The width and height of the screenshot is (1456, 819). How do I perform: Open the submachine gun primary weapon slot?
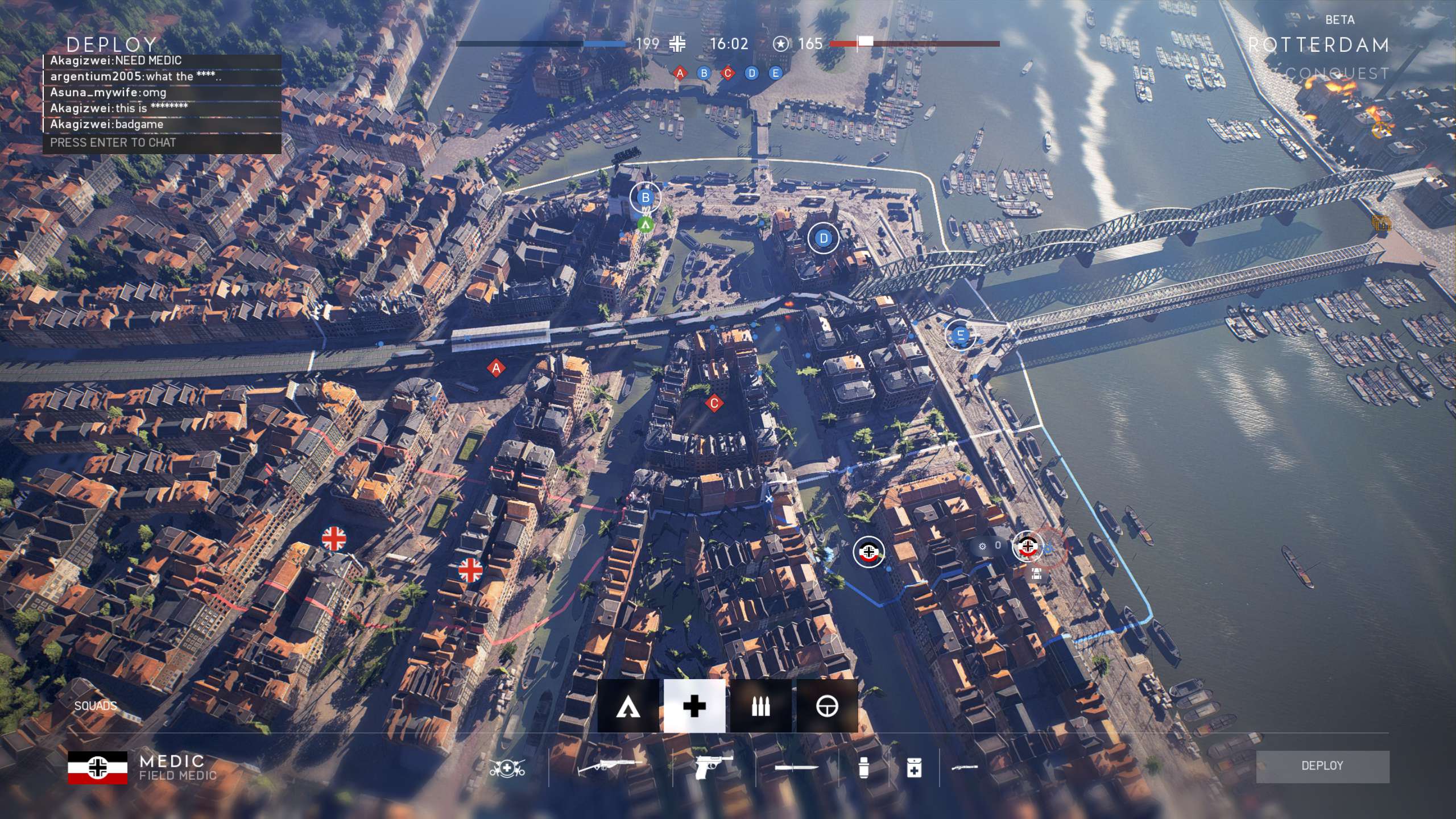coord(610,768)
